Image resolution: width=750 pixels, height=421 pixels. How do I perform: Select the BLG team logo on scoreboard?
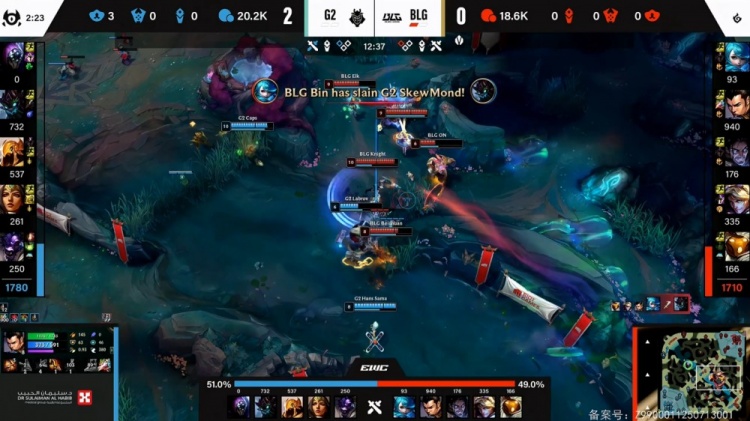[392, 16]
